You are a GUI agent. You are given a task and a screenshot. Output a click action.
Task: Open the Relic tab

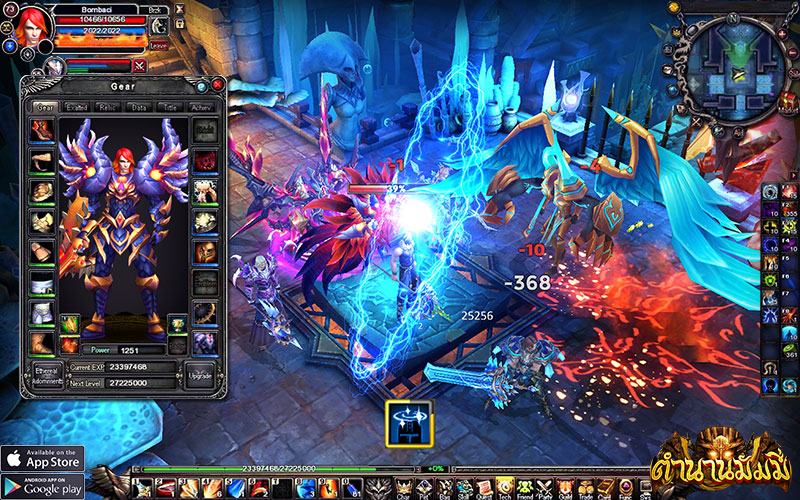108,106
